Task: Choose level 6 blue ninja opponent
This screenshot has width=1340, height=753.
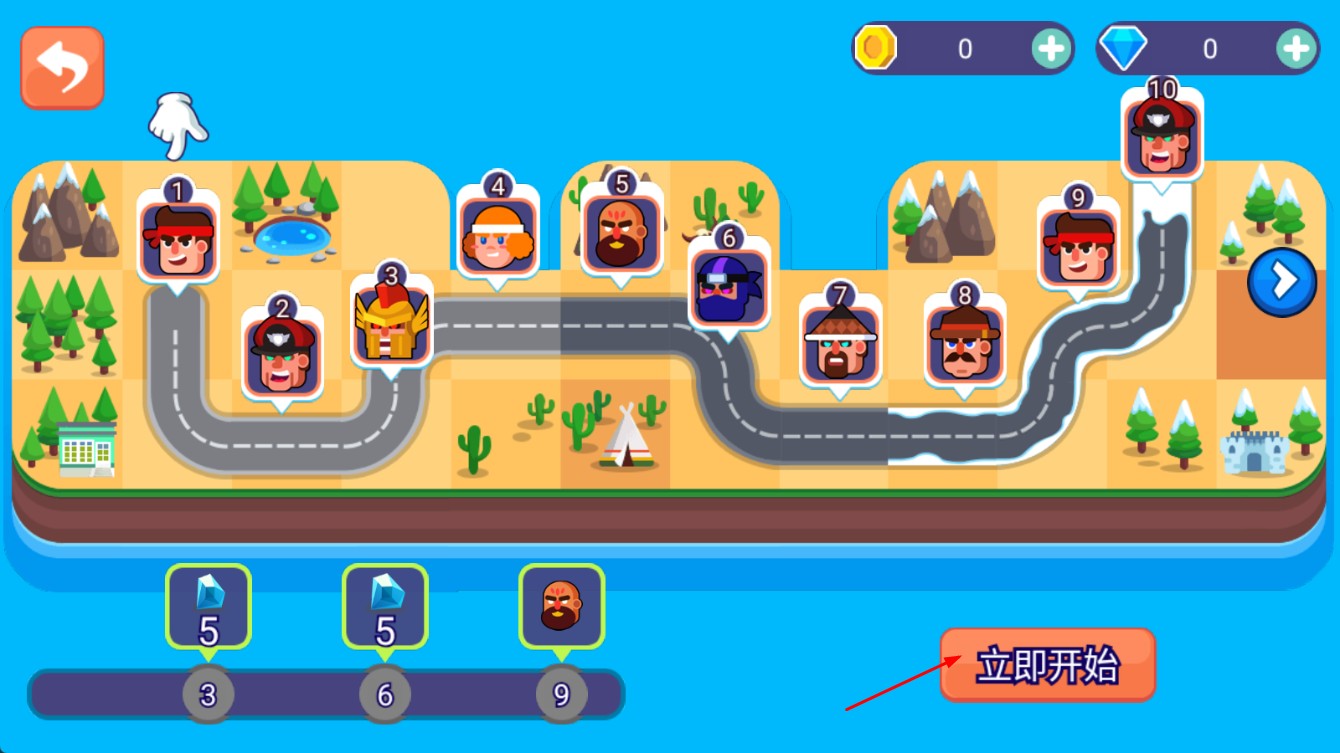Action: [x=729, y=286]
